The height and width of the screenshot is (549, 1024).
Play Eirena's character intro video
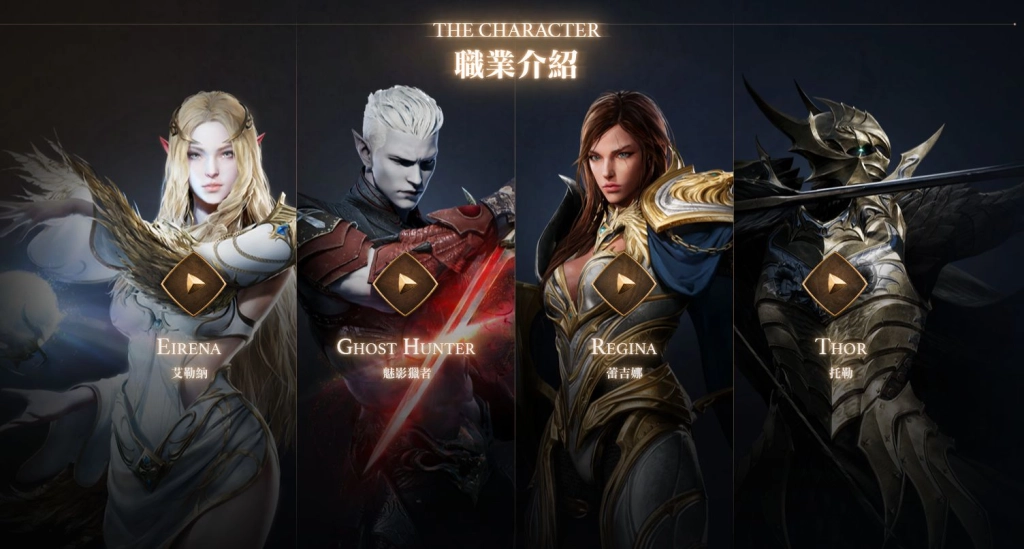coord(193,283)
